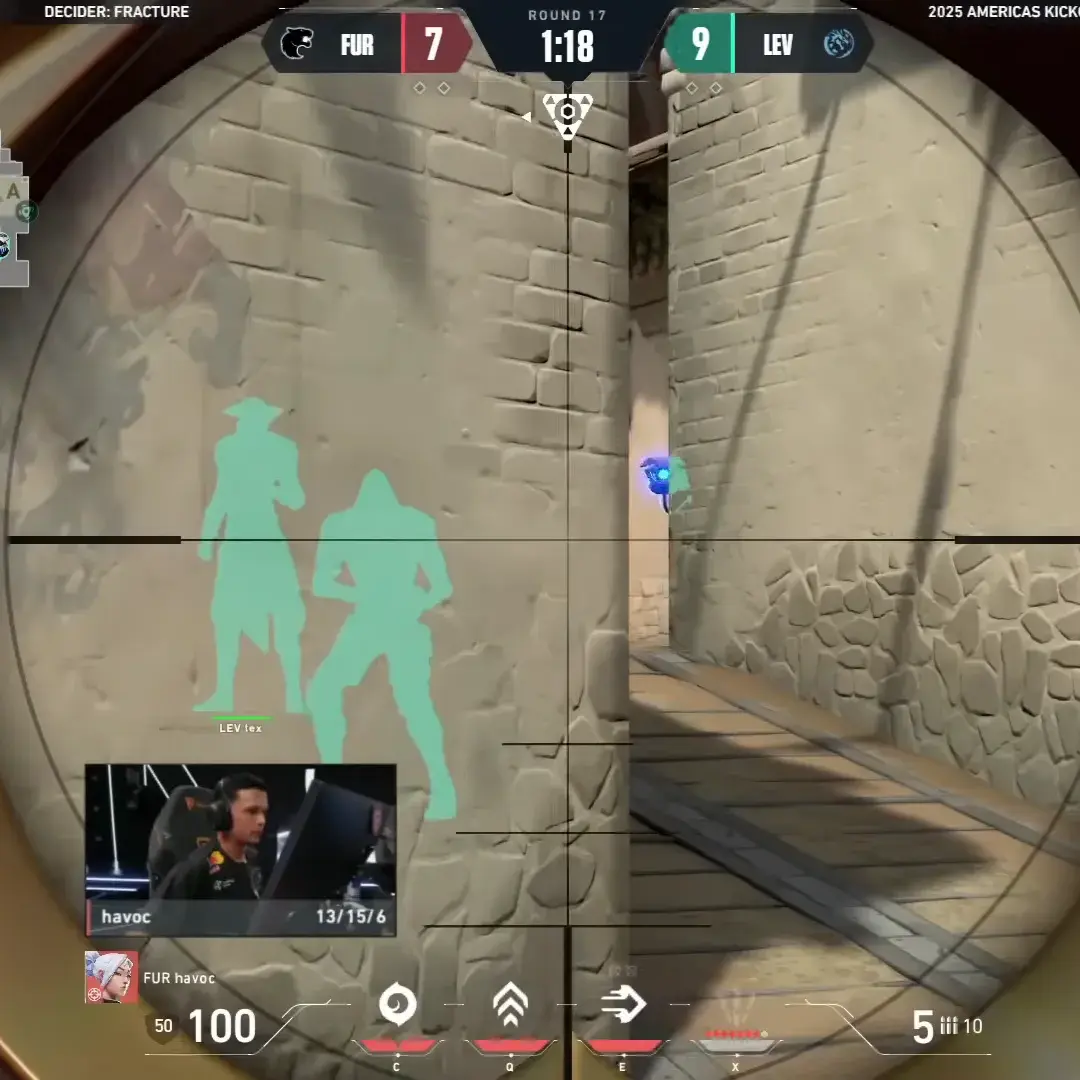
Task: Trigger the Tailwind dash ability icon
Action: pyautogui.click(x=623, y=1004)
